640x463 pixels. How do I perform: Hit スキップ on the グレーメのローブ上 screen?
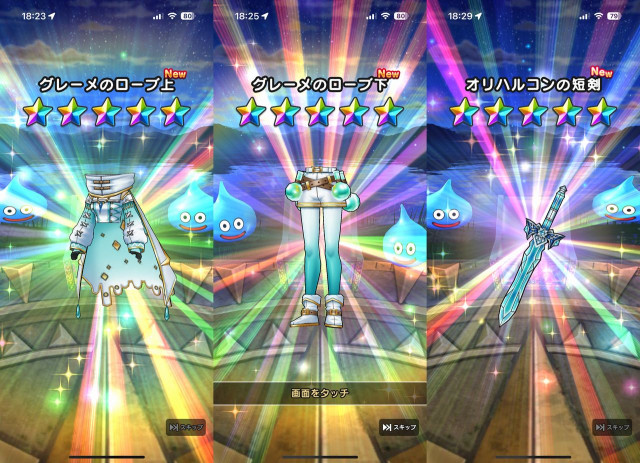pos(186,427)
